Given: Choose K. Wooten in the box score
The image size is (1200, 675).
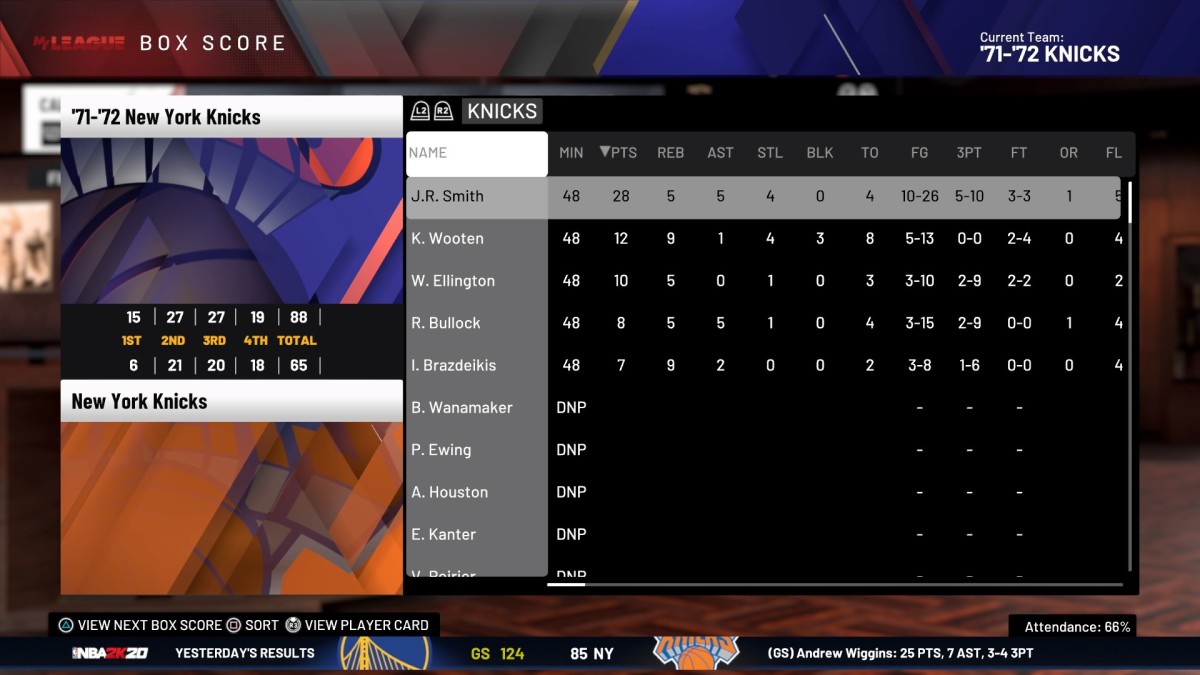Looking at the screenshot, I should coord(447,238).
